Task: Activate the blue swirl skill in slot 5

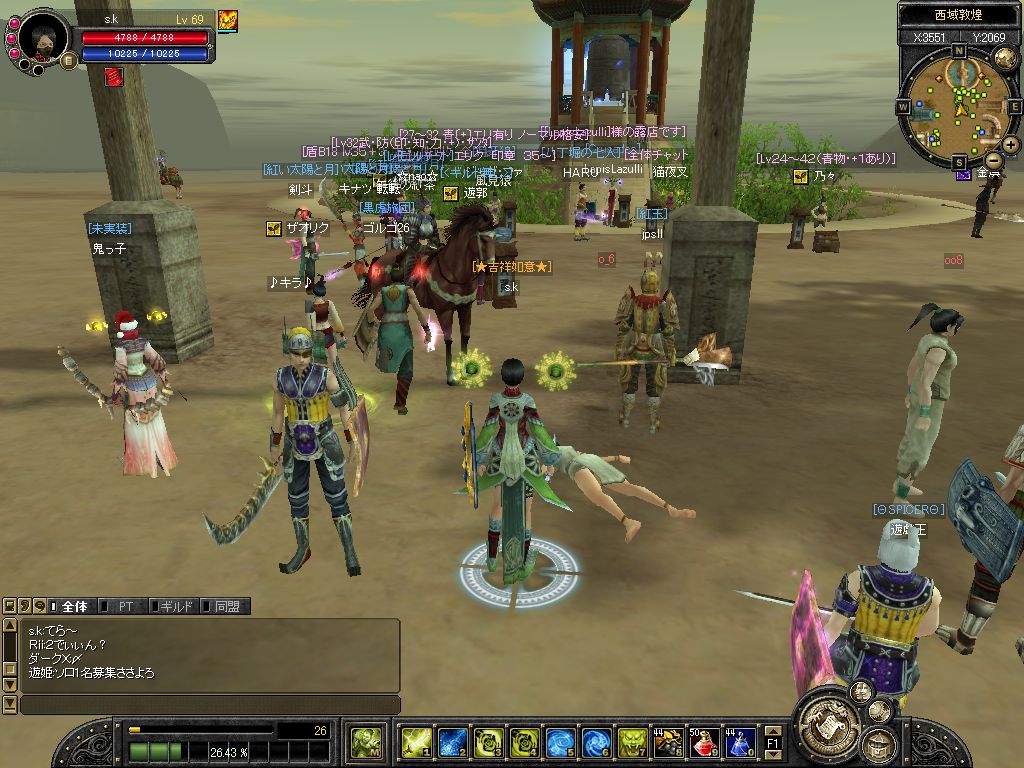Action: click(560, 742)
